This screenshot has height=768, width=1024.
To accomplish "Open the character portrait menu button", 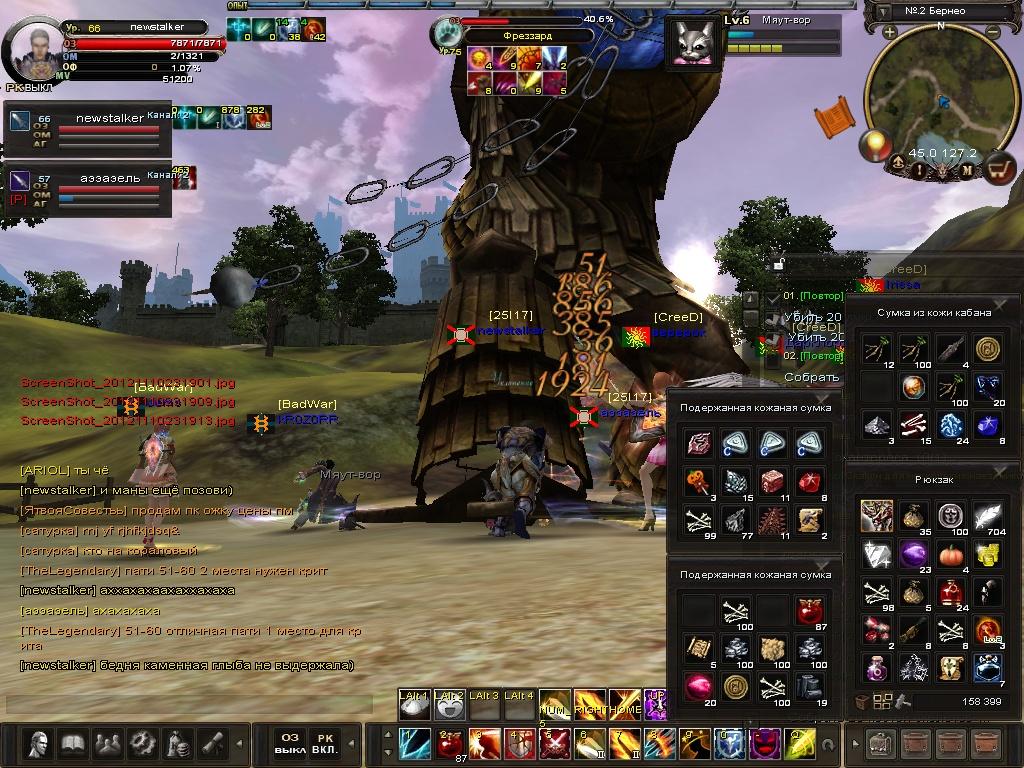I will coord(39,744).
